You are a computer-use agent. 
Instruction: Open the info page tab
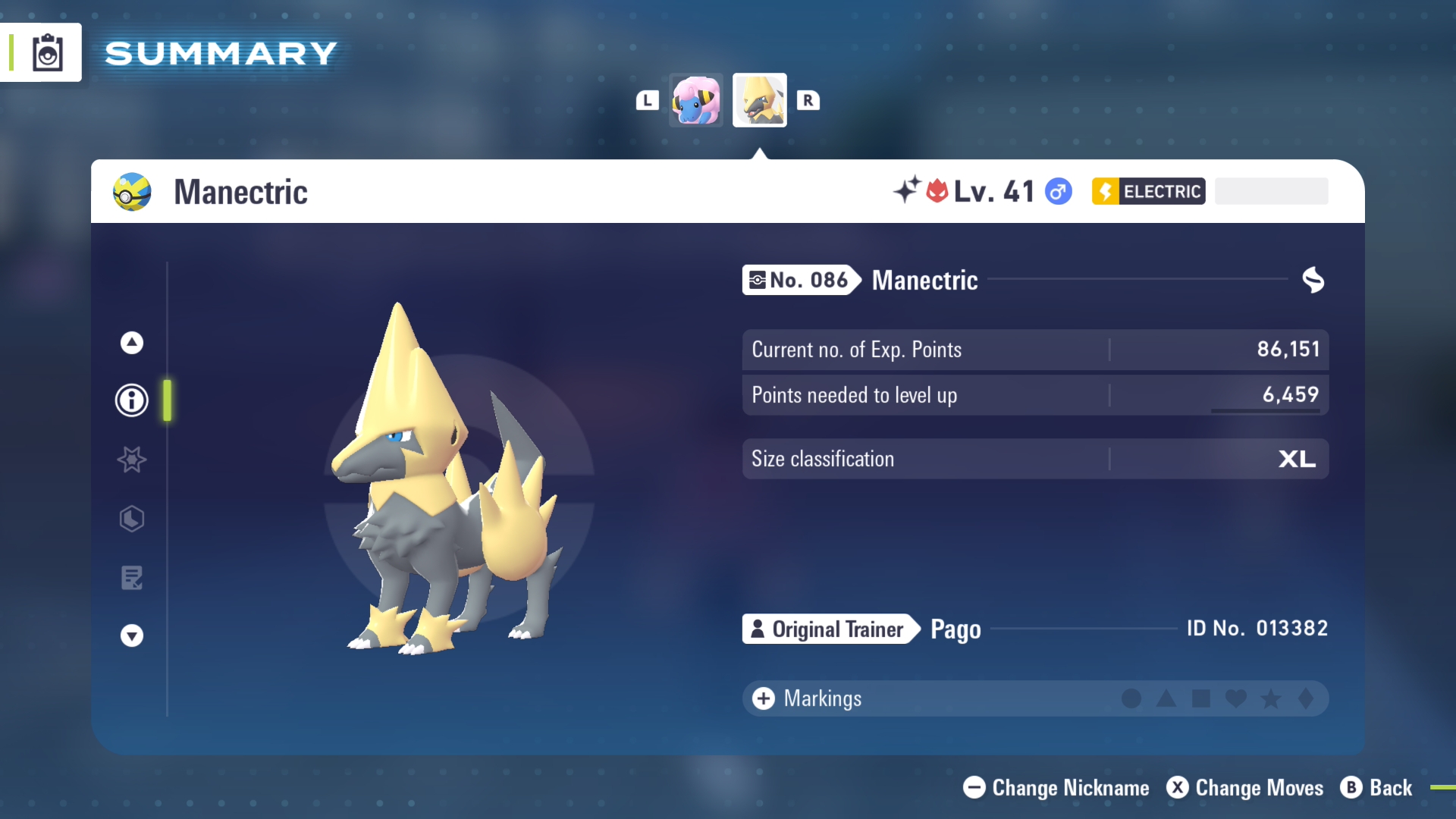[x=132, y=400]
